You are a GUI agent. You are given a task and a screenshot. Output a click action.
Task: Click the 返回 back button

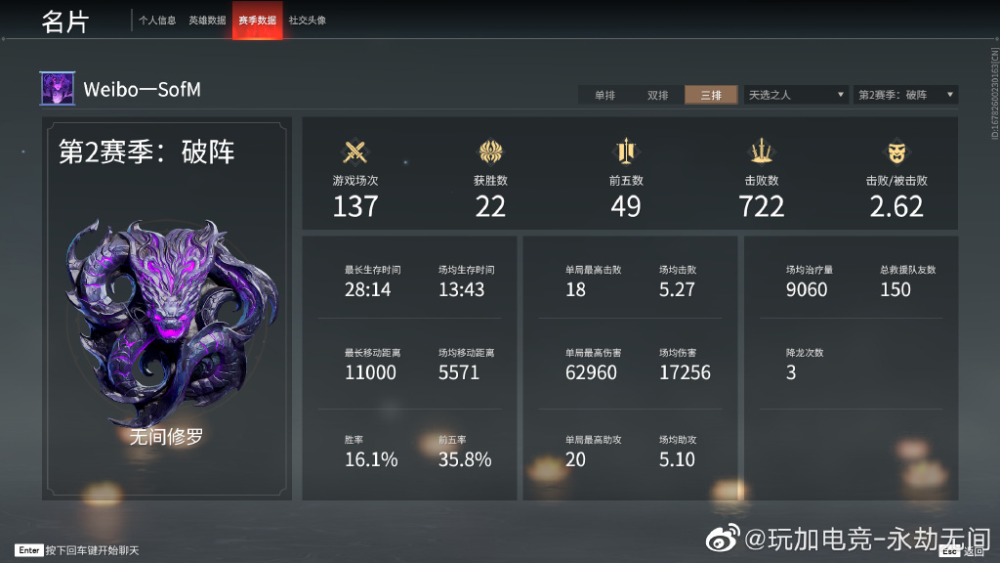point(964,551)
